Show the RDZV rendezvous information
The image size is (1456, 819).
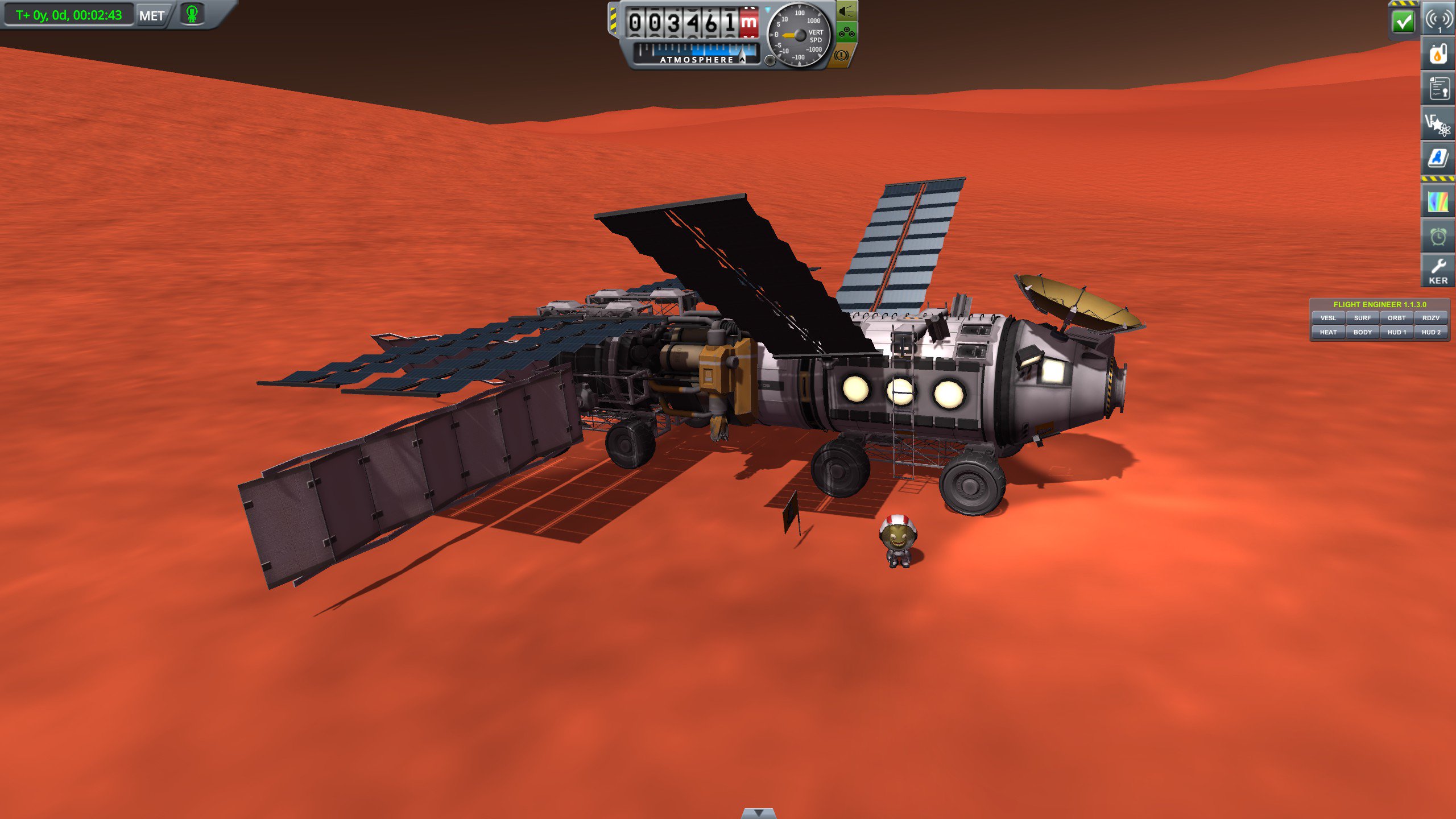1431,318
